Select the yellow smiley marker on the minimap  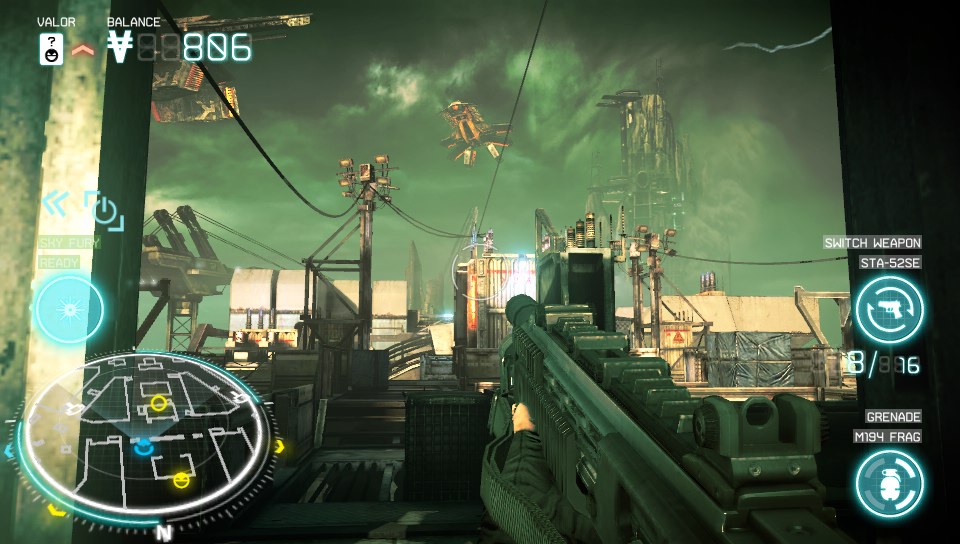(x=181, y=480)
